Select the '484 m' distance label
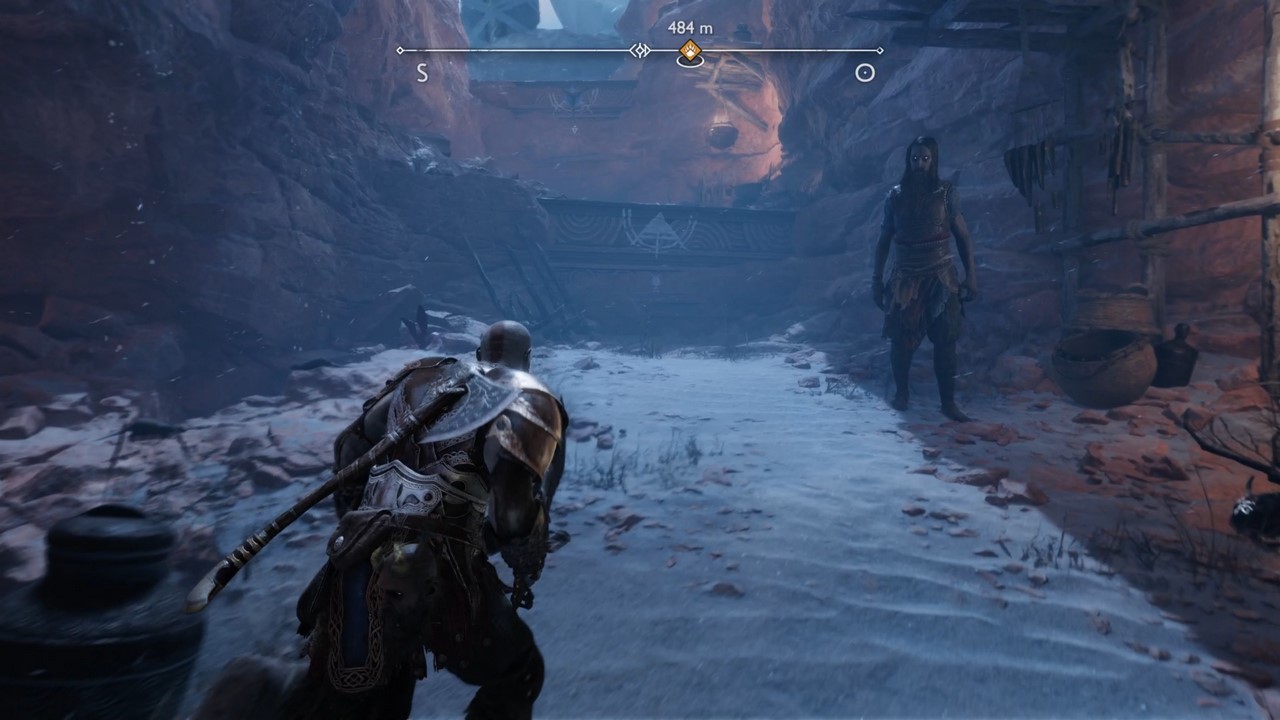The width and height of the screenshot is (1280, 720). click(690, 27)
